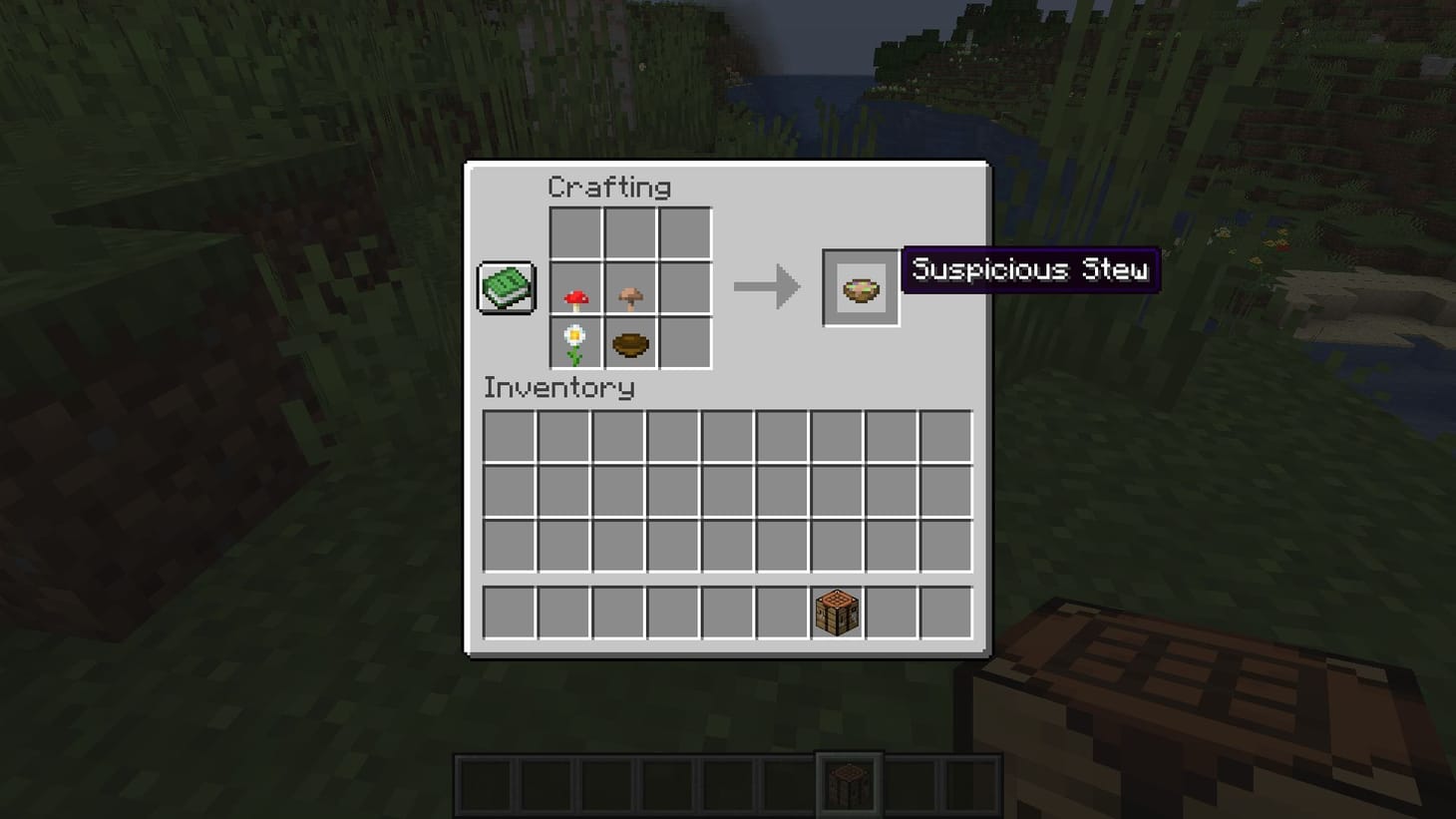The image size is (1456, 819).
Task: Click the Crafting title text
Action: click(x=609, y=187)
